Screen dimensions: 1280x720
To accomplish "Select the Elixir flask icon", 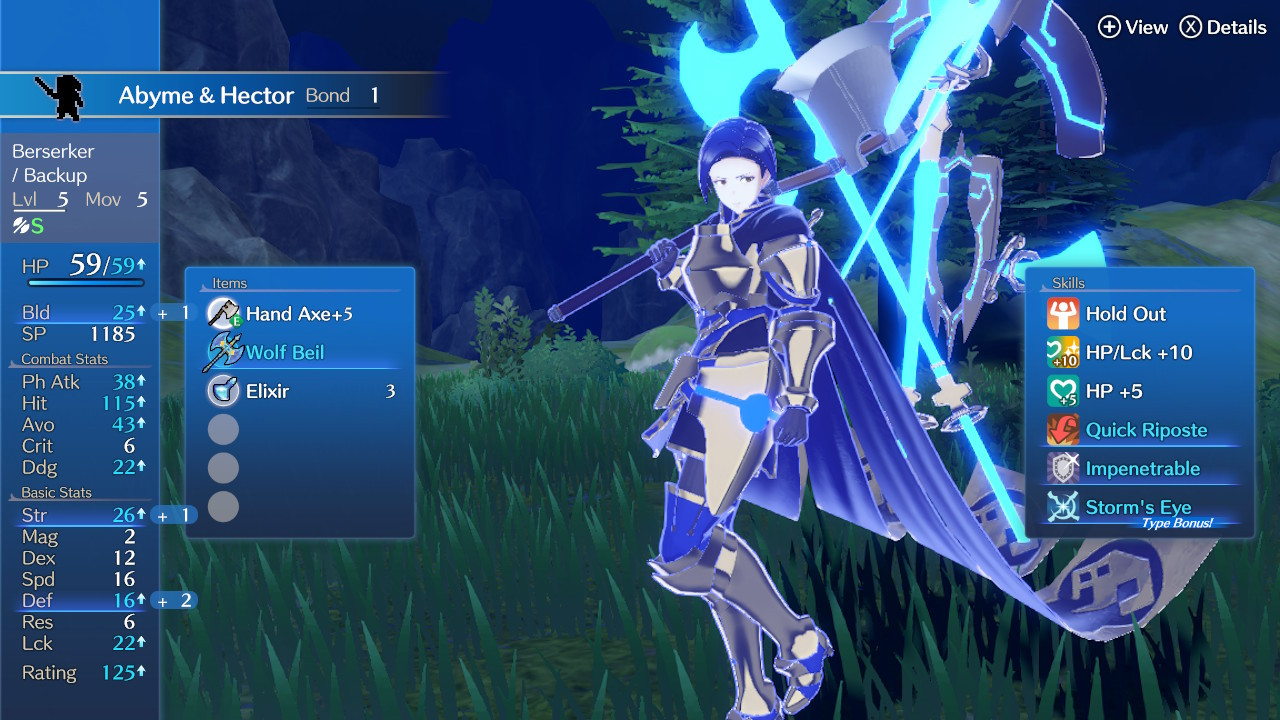I will [224, 390].
